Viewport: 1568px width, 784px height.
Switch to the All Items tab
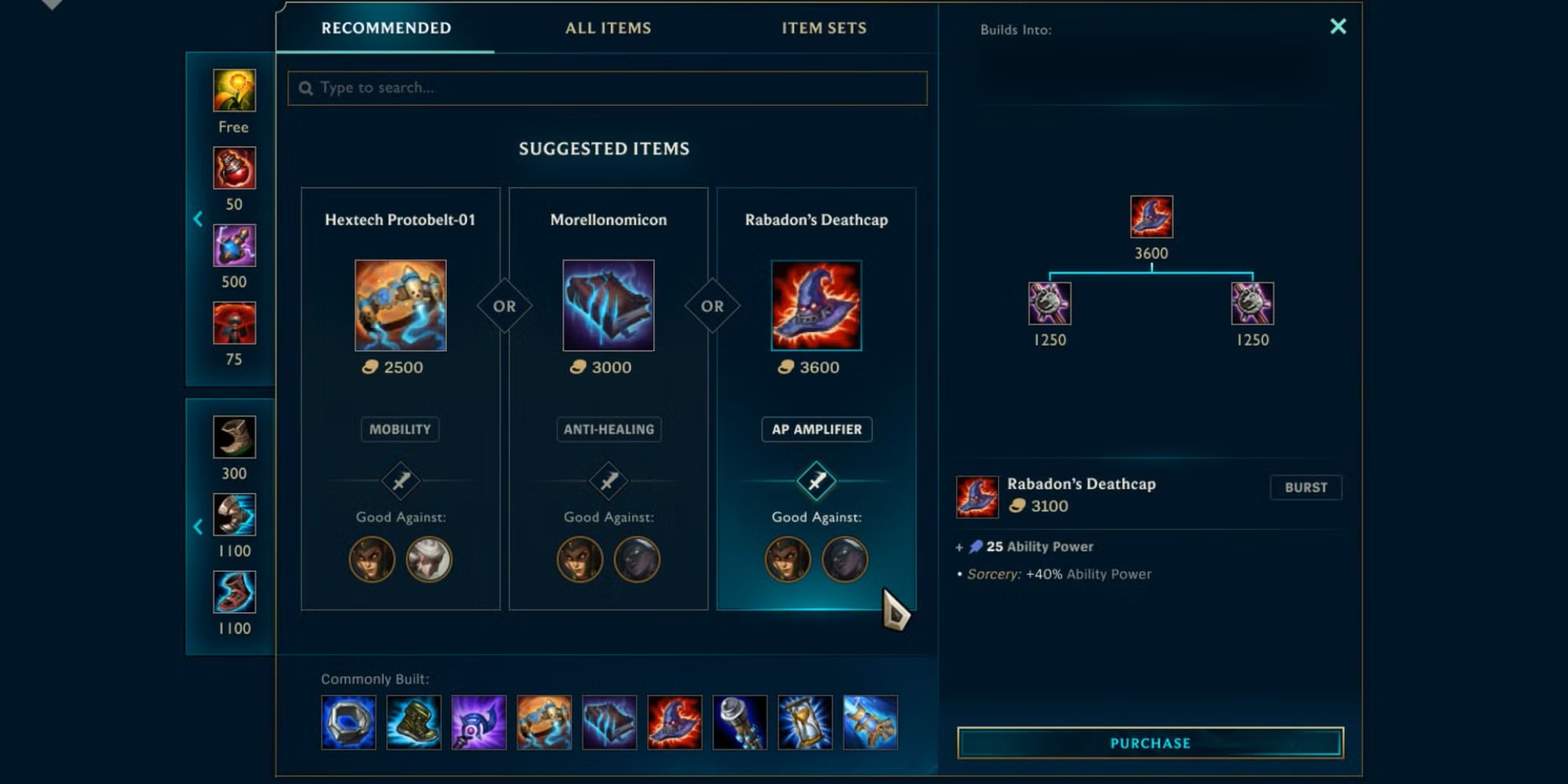tap(608, 28)
